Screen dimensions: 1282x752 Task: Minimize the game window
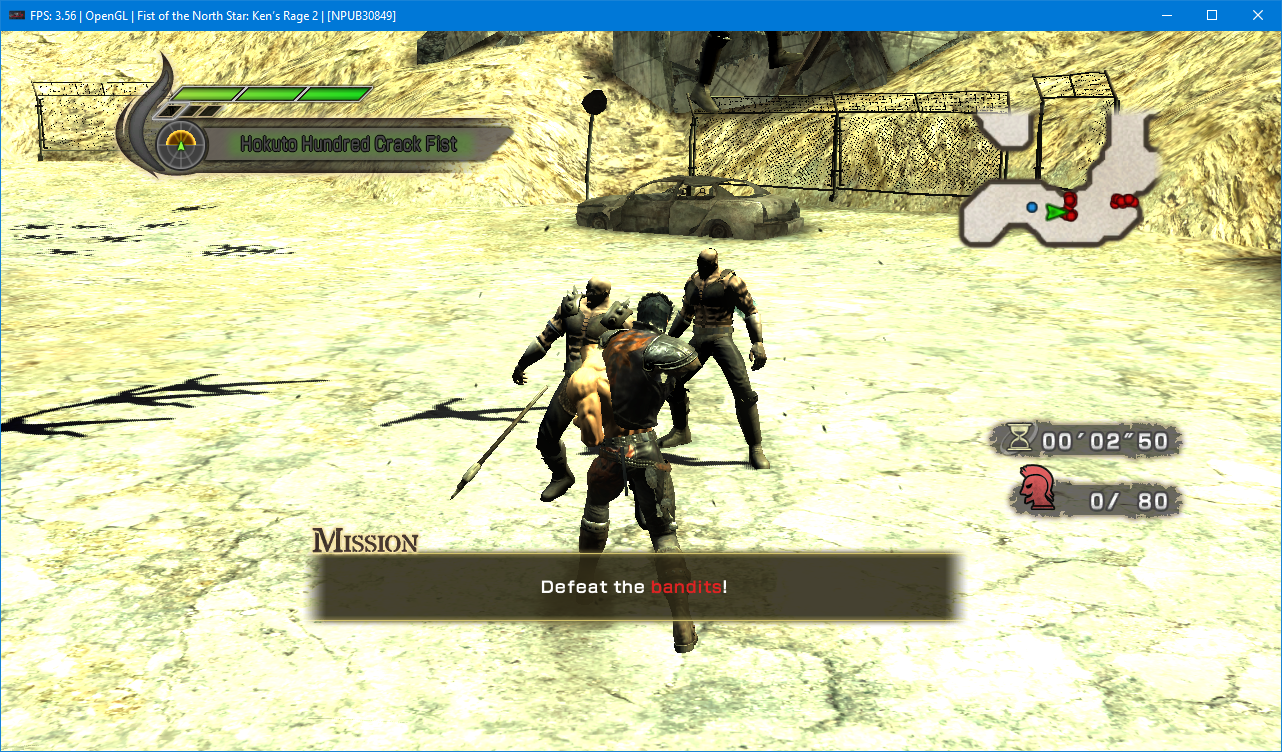pyautogui.click(x=1166, y=15)
